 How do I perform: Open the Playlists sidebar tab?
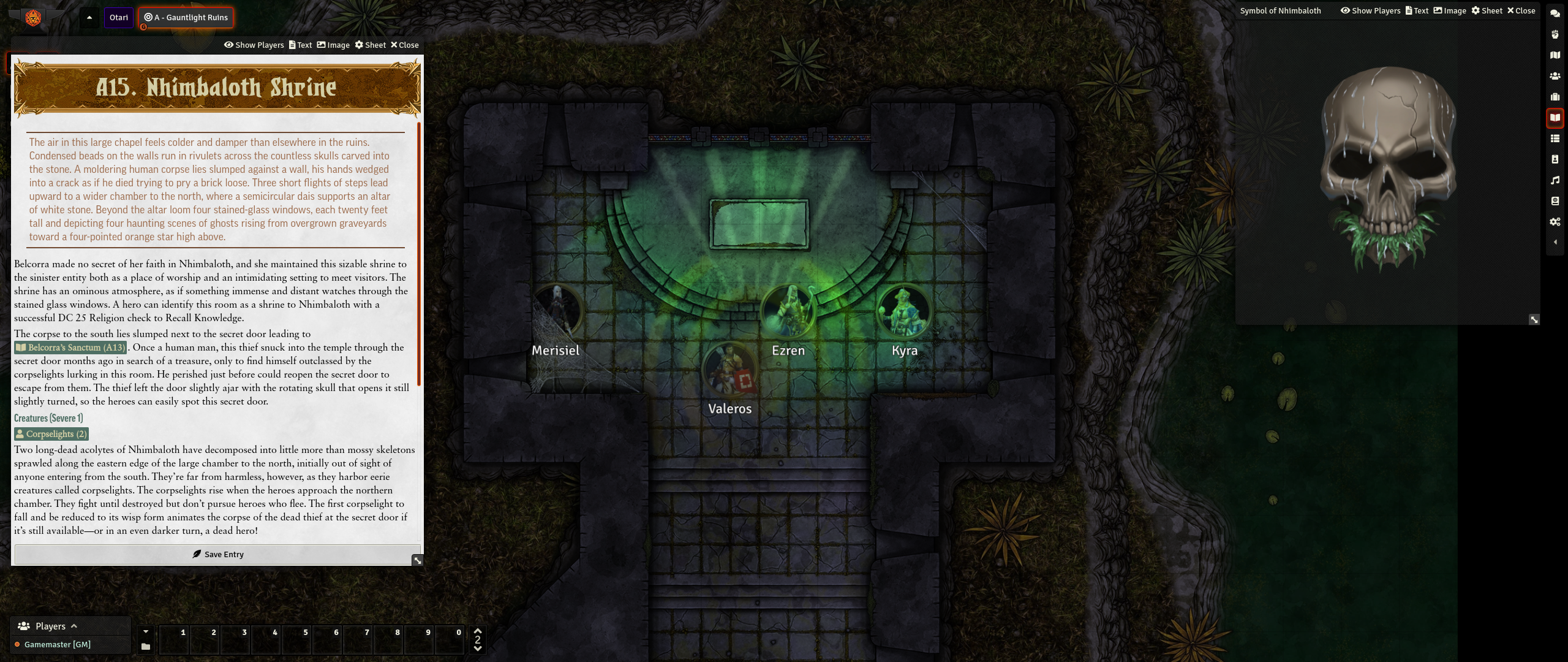pos(1556,180)
